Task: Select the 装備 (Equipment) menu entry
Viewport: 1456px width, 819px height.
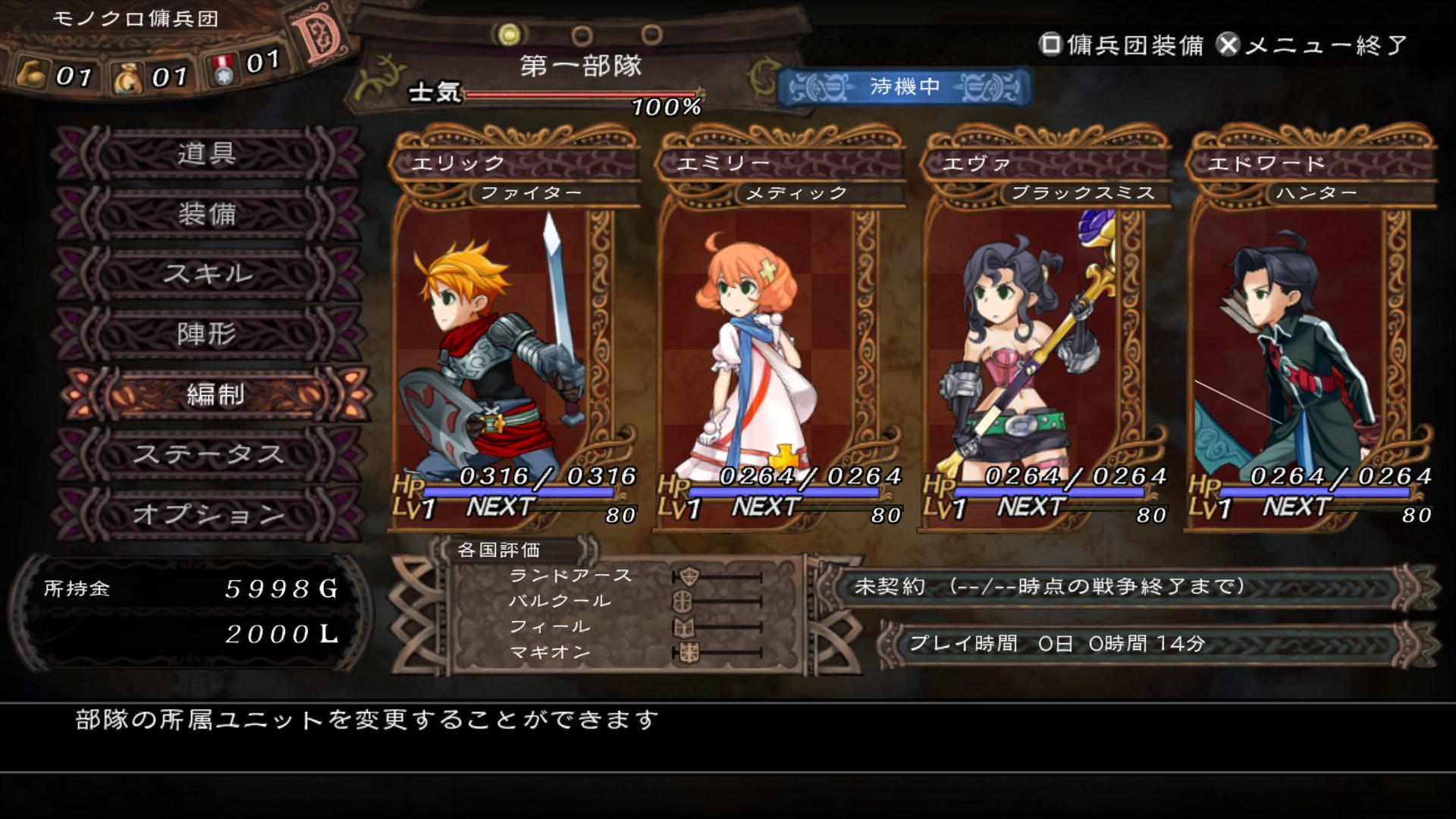Action: (206, 214)
